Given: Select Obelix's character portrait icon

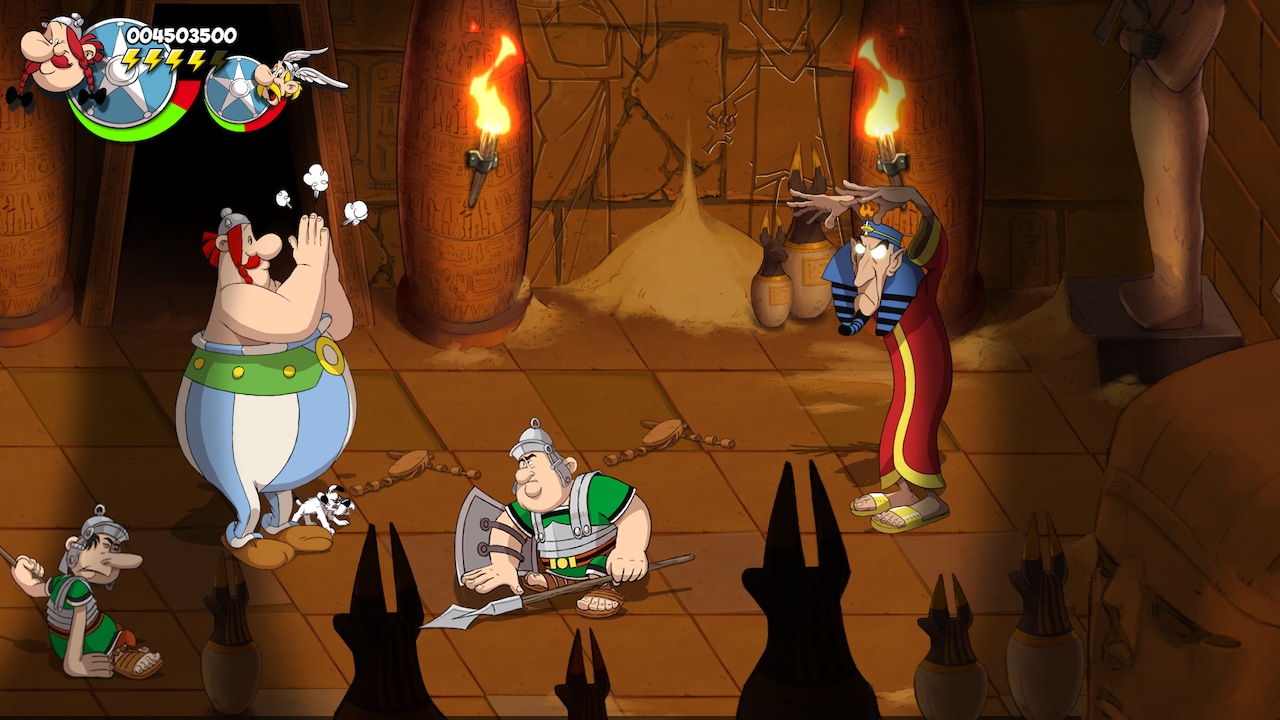Looking at the screenshot, I should coord(55,50).
